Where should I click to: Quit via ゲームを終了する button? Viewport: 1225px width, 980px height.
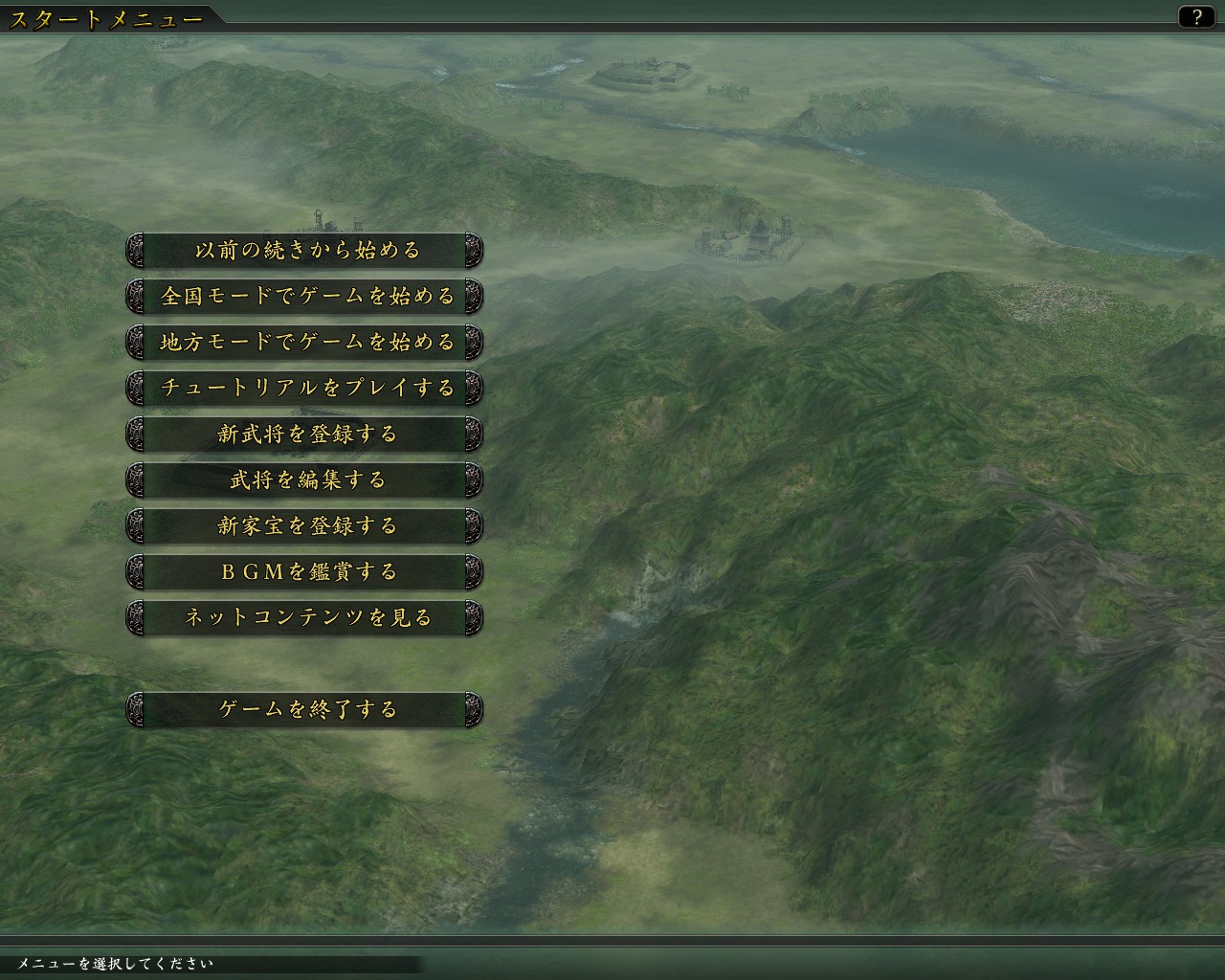(x=304, y=710)
